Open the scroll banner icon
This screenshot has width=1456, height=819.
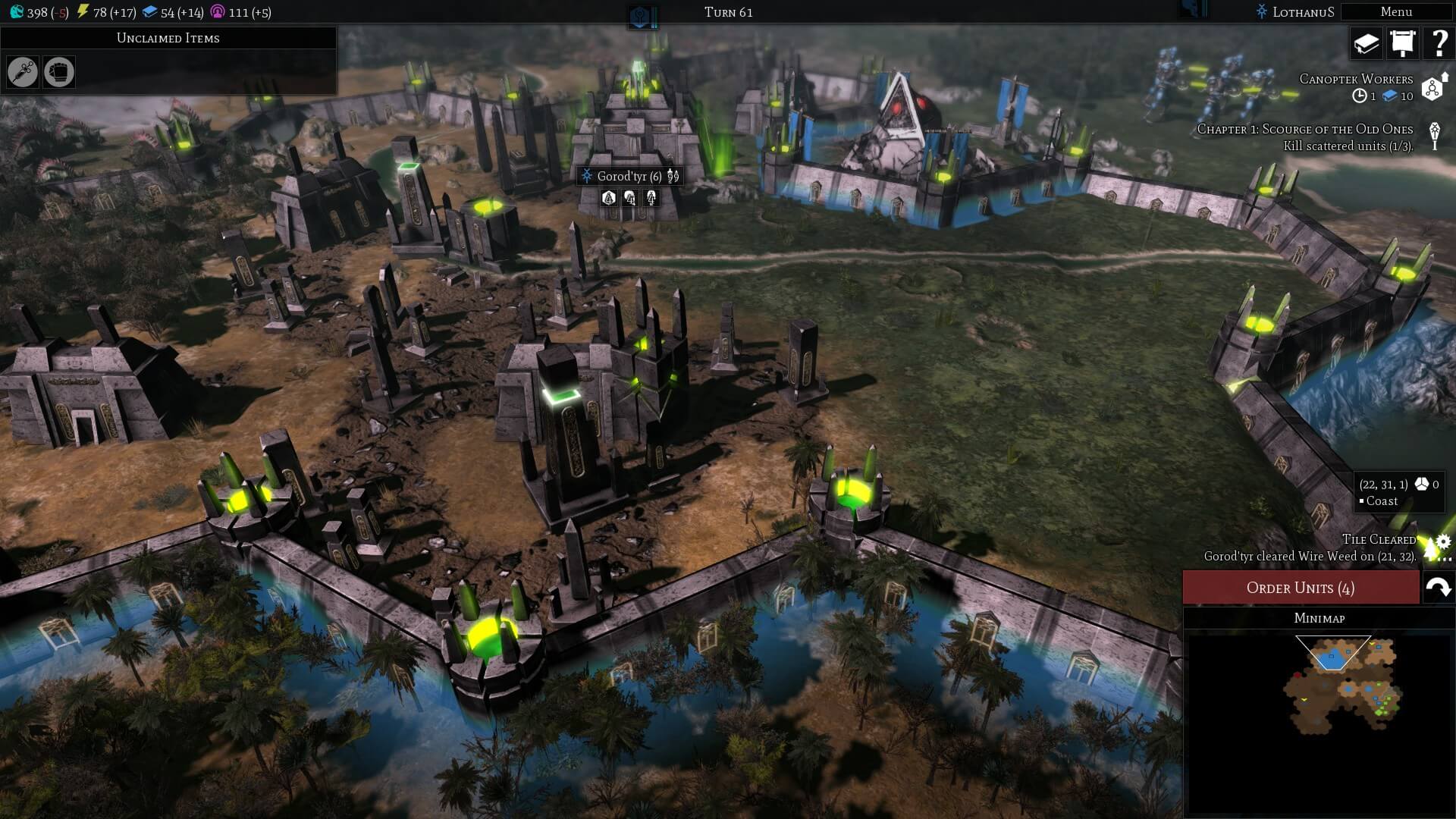(1402, 44)
